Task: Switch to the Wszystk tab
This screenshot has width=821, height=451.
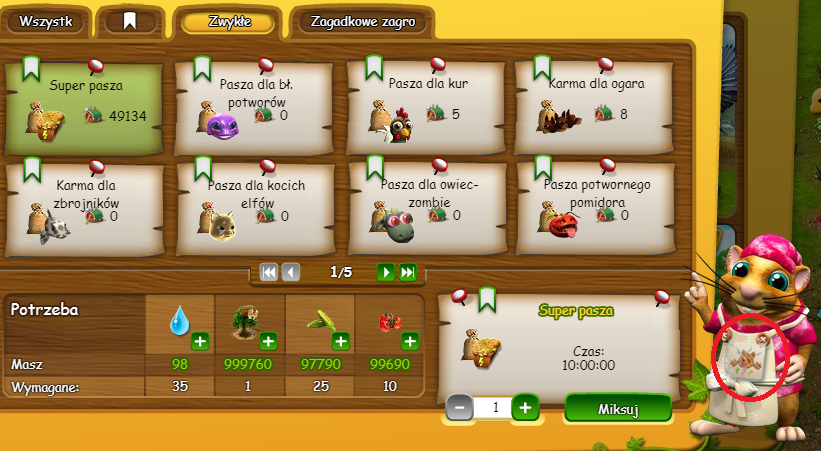Action: 46,21
